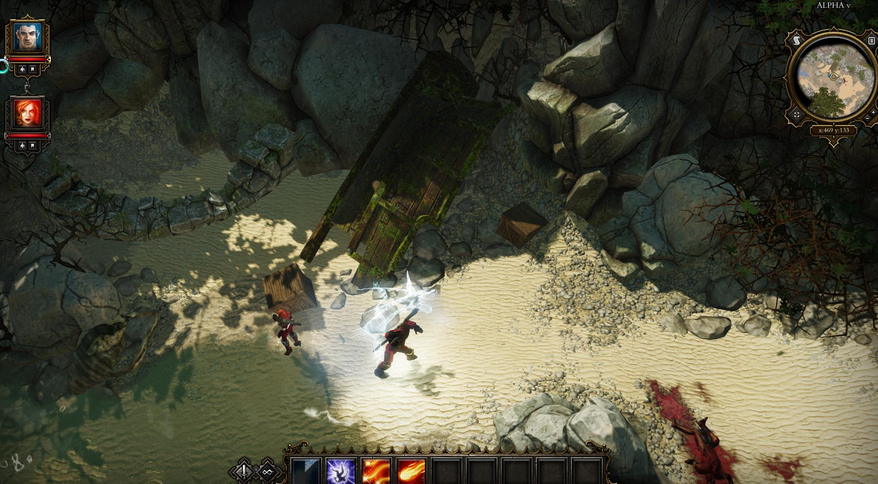Toggle the infinity-symbol diamond button
Image resolution: width=878 pixels, height=484 pixels.
[x=268, y=471]
